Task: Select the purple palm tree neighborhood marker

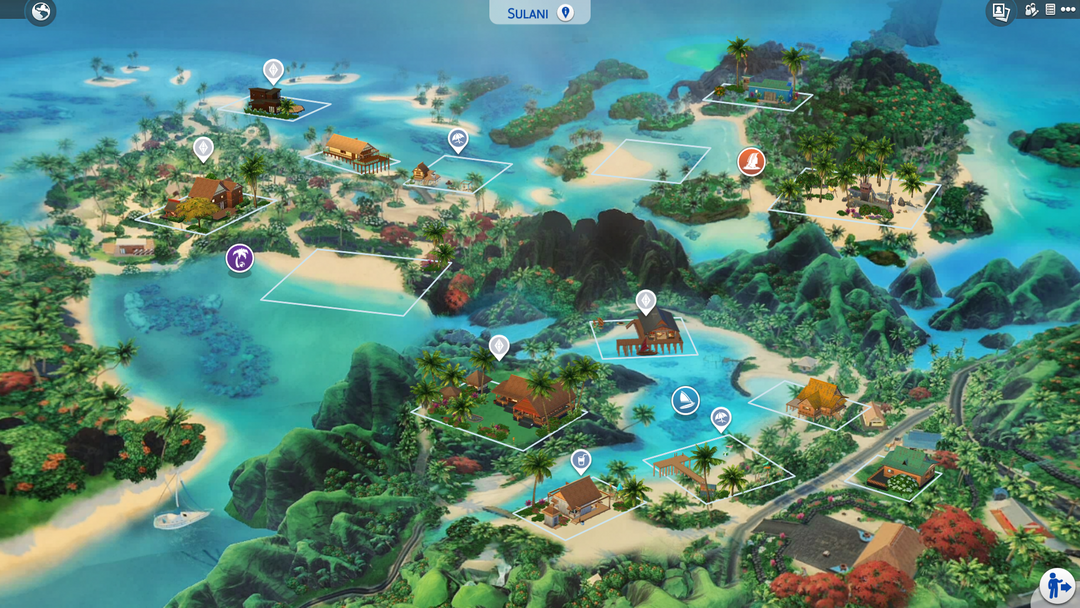Action: pyautogui.click(x=240, y=259)
